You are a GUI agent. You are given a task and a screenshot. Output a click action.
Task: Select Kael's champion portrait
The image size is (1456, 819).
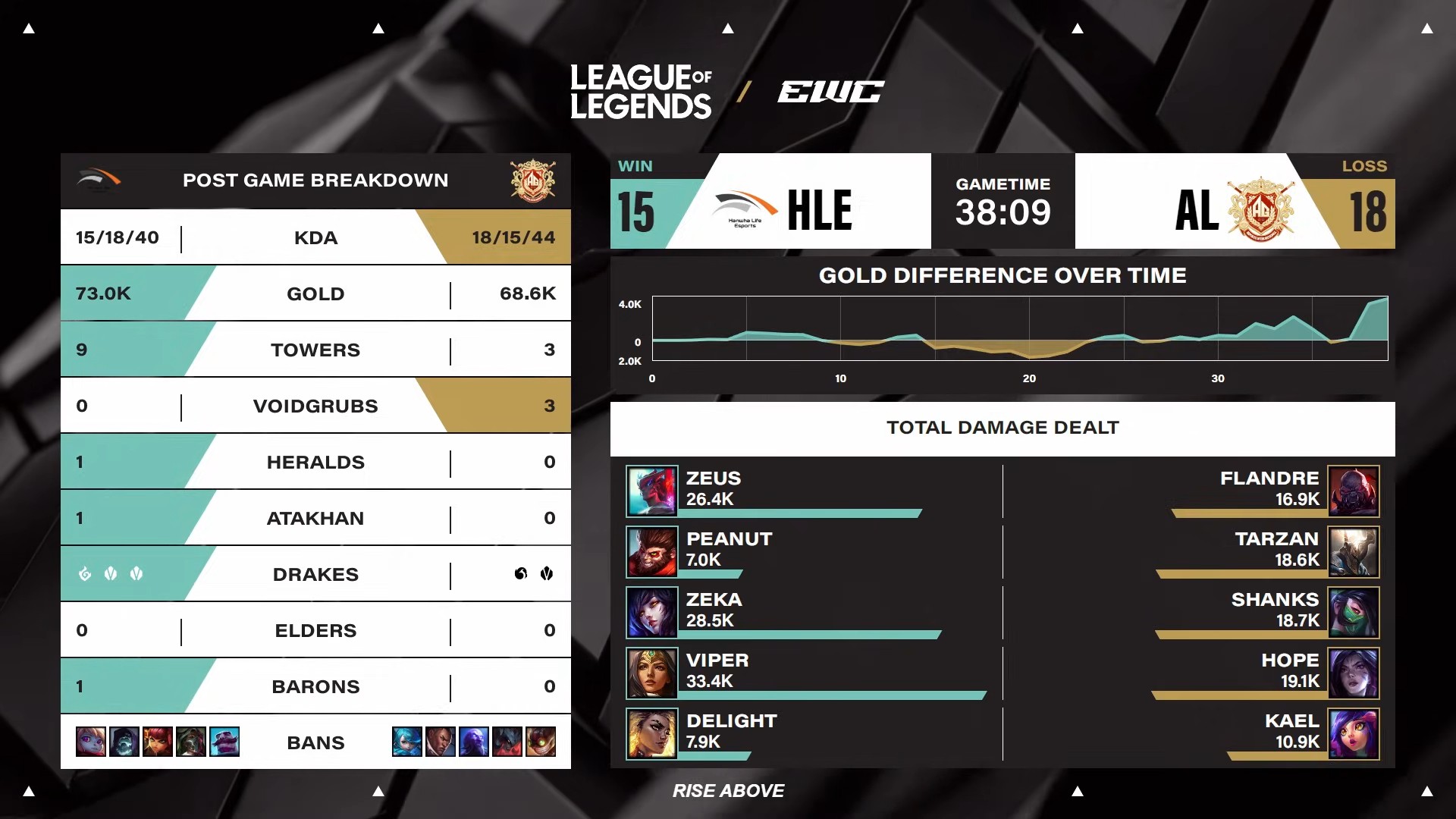[x=1354, y=733]
